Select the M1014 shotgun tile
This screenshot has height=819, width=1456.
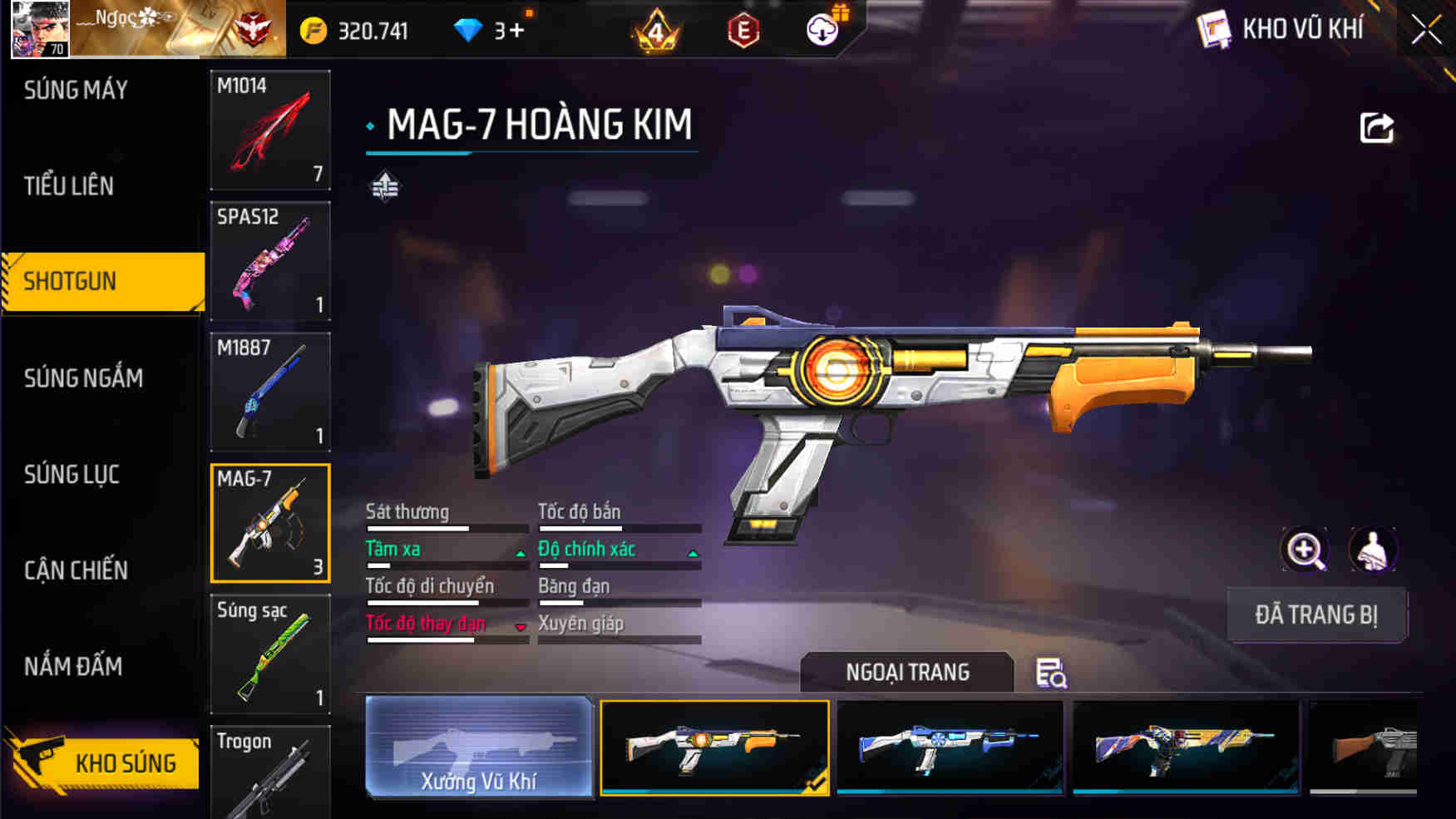pos(270,130)
